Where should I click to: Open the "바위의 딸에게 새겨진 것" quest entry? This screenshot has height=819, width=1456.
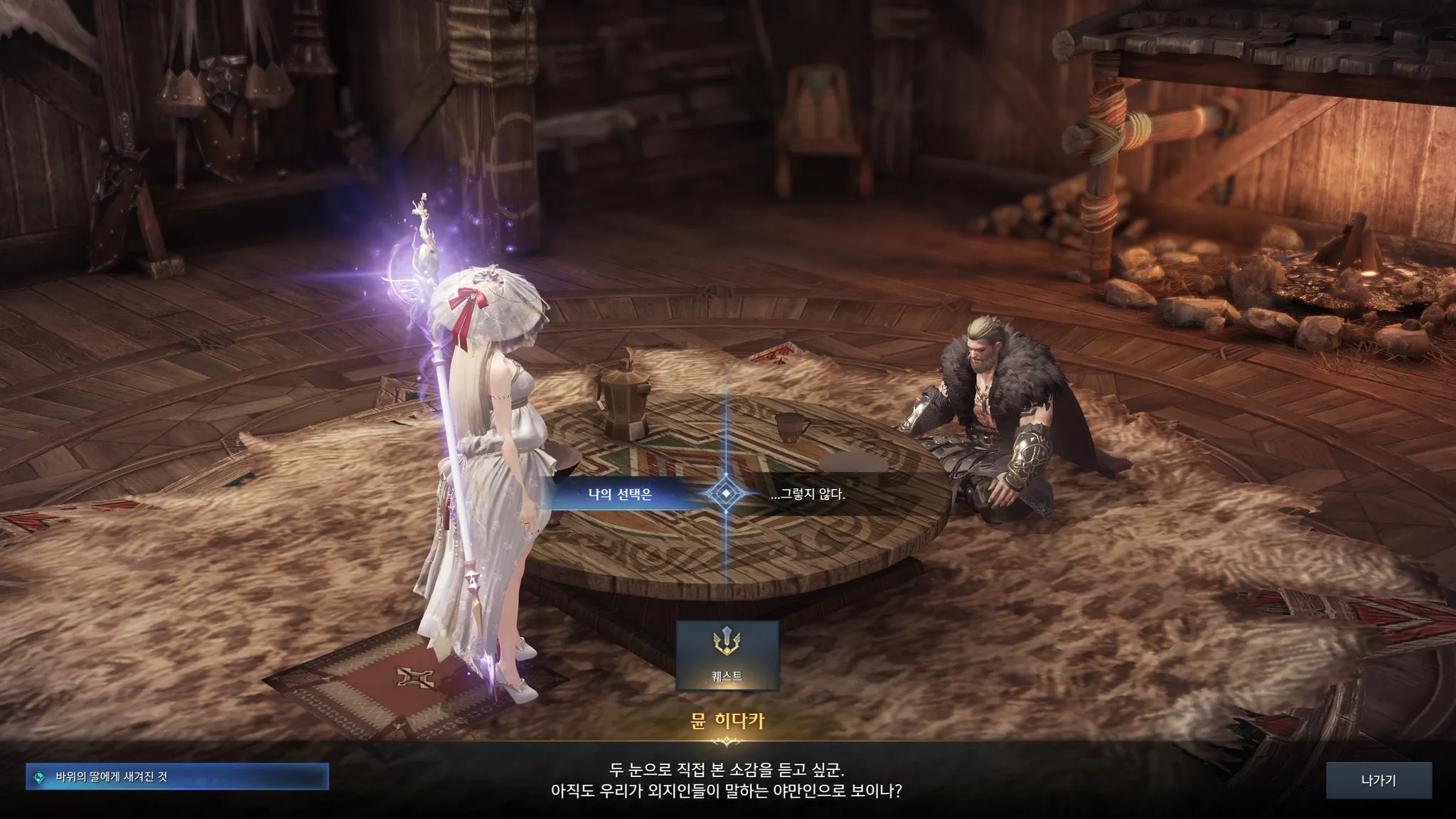click(x=178, y=777)
